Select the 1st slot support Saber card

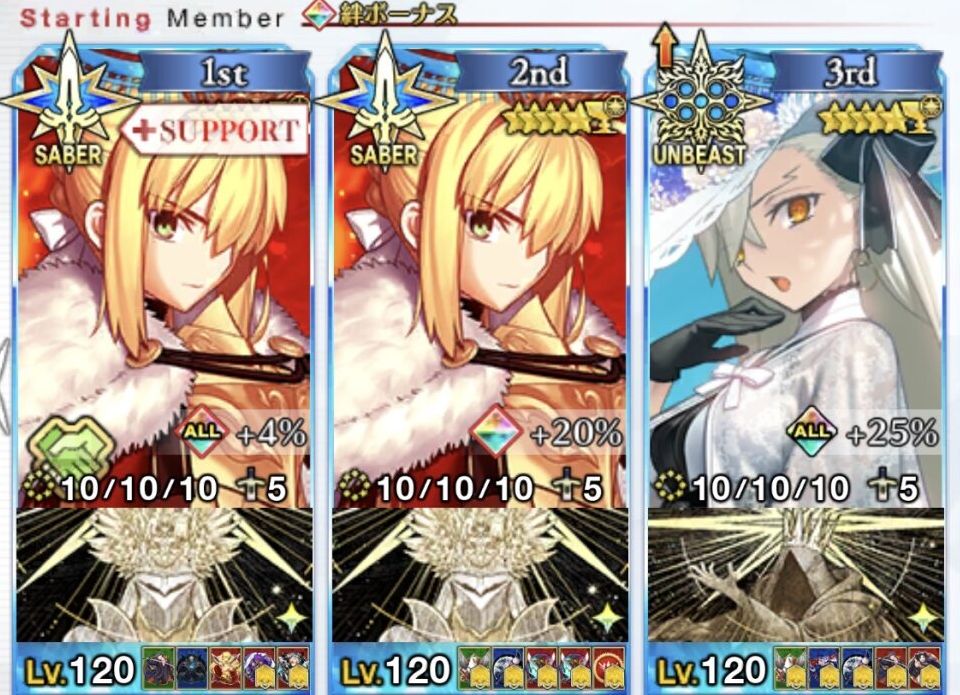click(165, 300)
